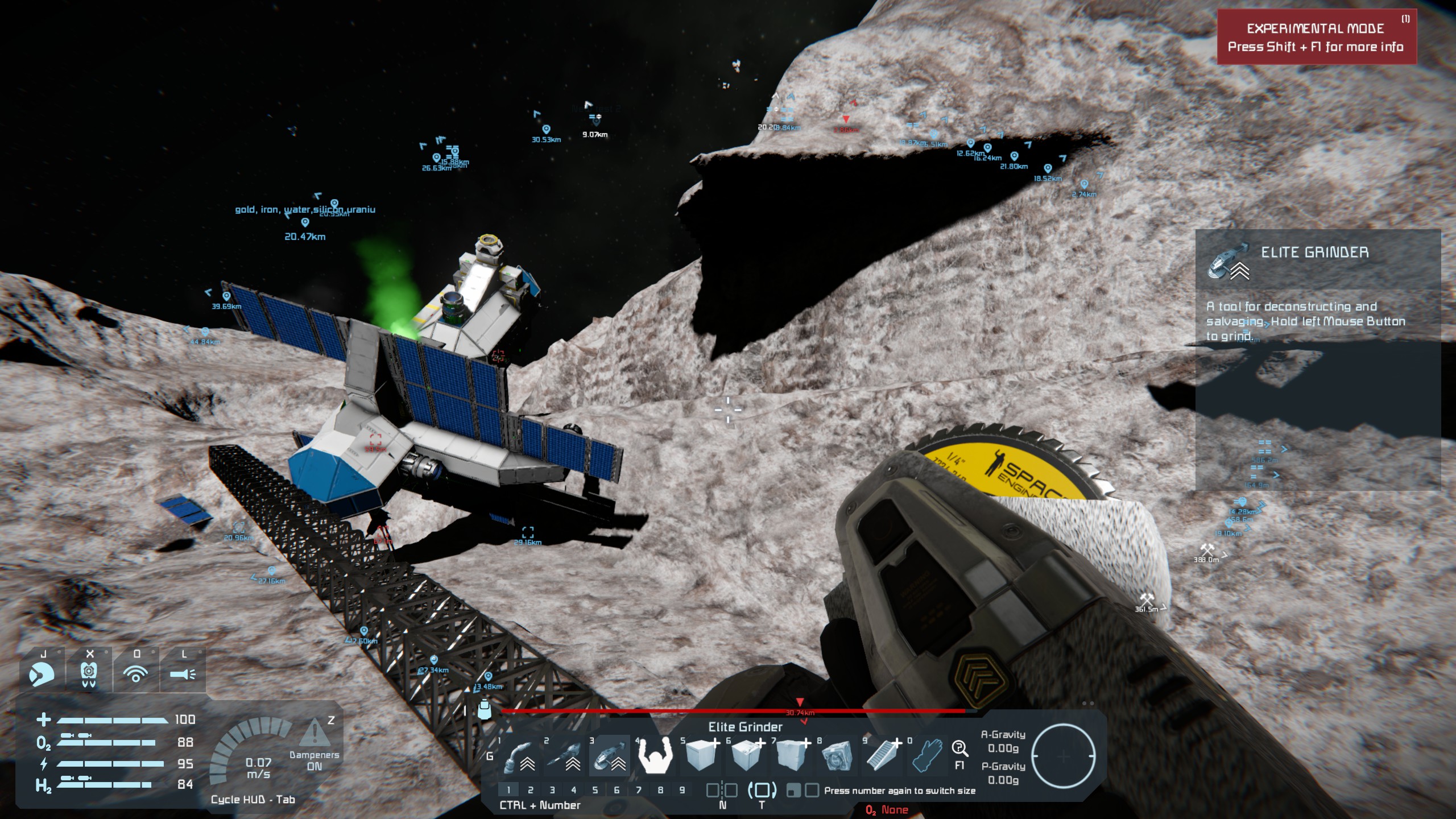Image resolution: width=1456 pixels, height=819 pixels.
Task: Switch to toolbar page 9
Action: coord(682,789)
